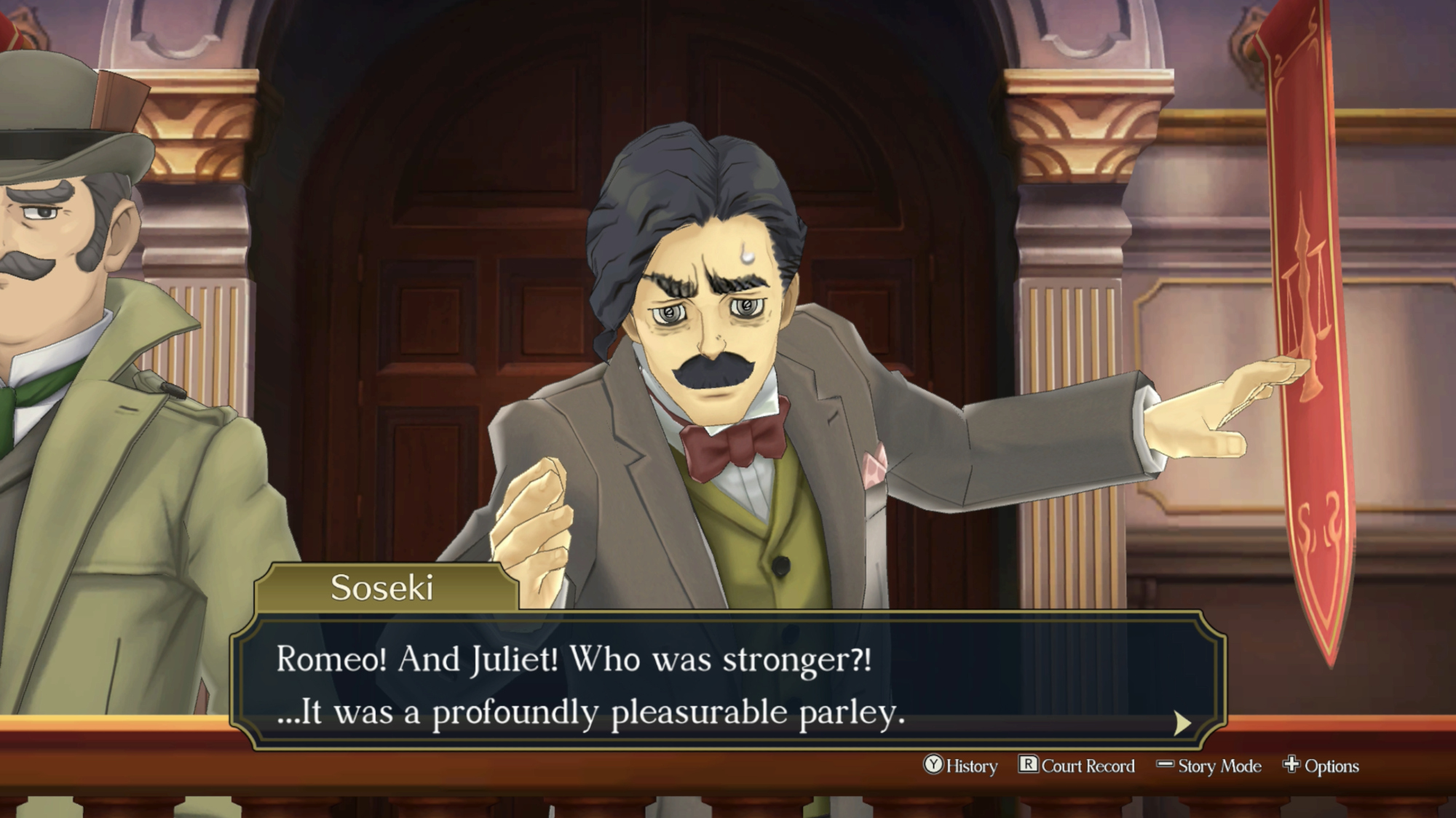Toggle Story Mode
Screen dimensions: 1456x818
click(x=1209, y=766)
